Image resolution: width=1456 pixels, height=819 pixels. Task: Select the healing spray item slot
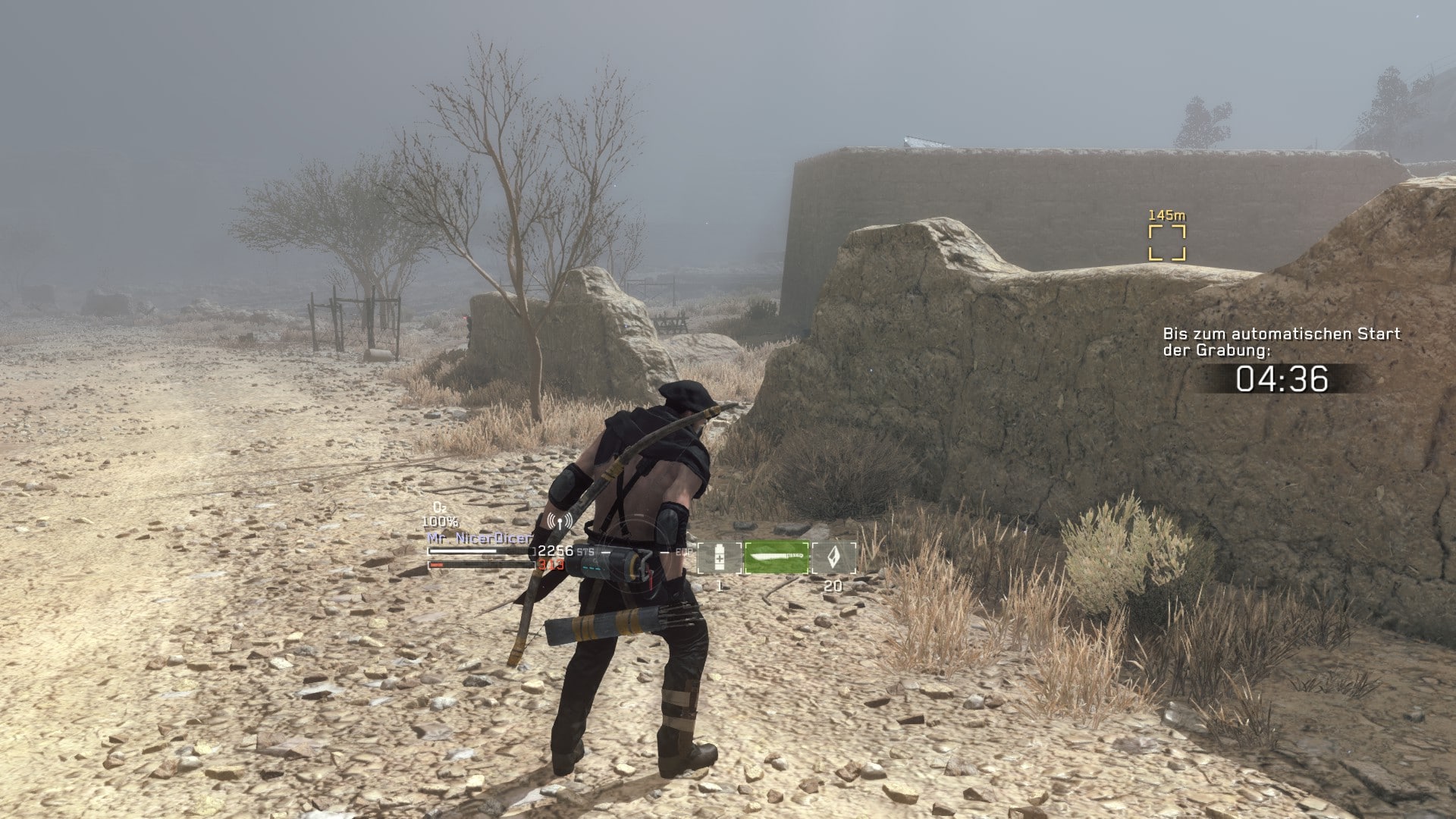click(719, 558)
